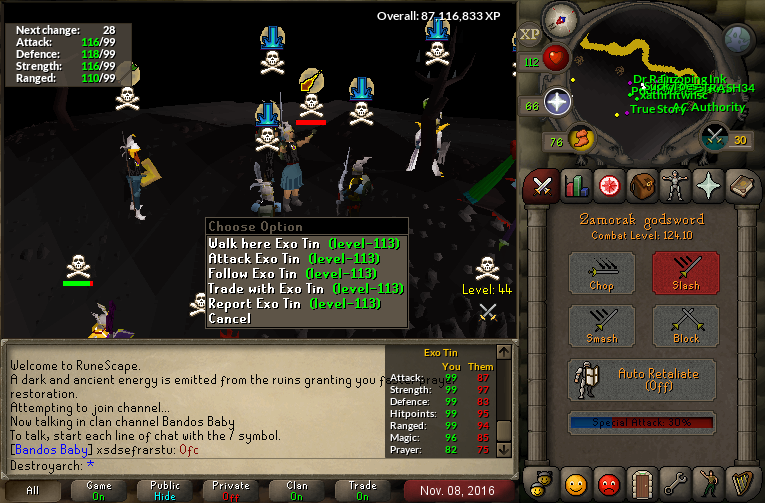Cancel the Choose Option menu

coord(230,318)
